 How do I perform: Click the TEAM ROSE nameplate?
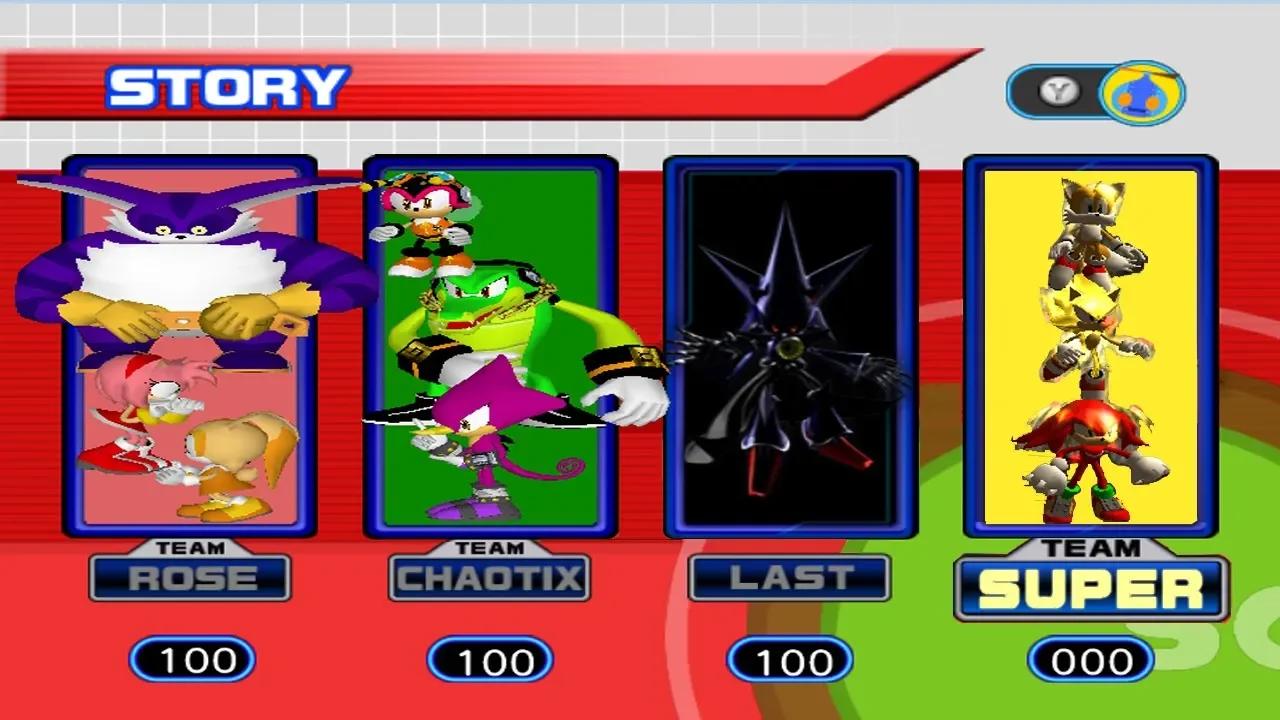pos(190,578)
